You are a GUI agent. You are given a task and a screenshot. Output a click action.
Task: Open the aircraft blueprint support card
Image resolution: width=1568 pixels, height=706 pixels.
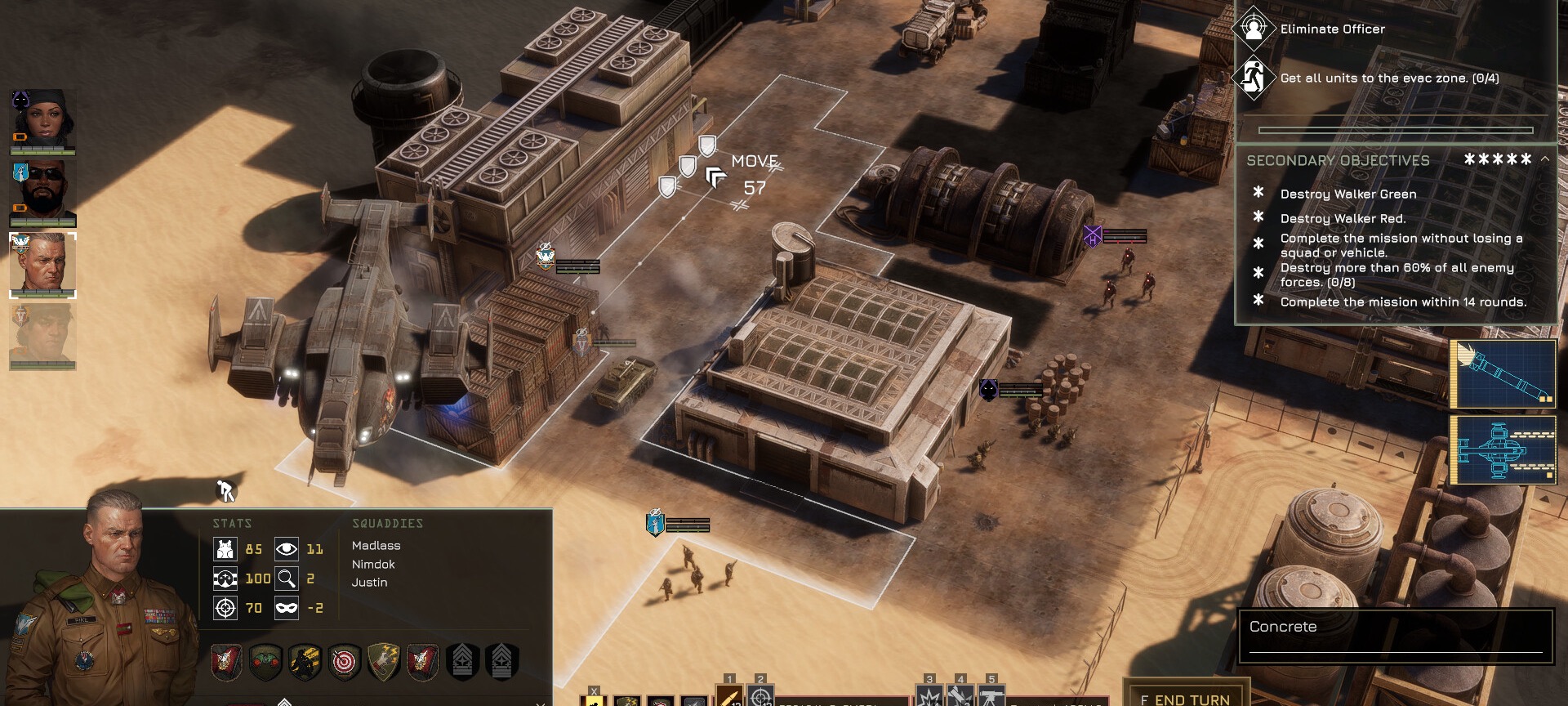pos(1503,449)
